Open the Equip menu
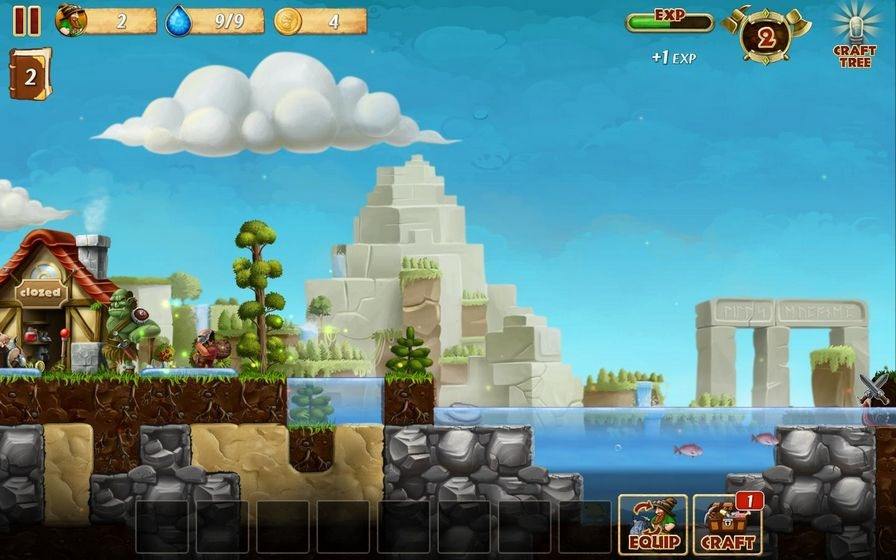896x560 pixels. 652,524
